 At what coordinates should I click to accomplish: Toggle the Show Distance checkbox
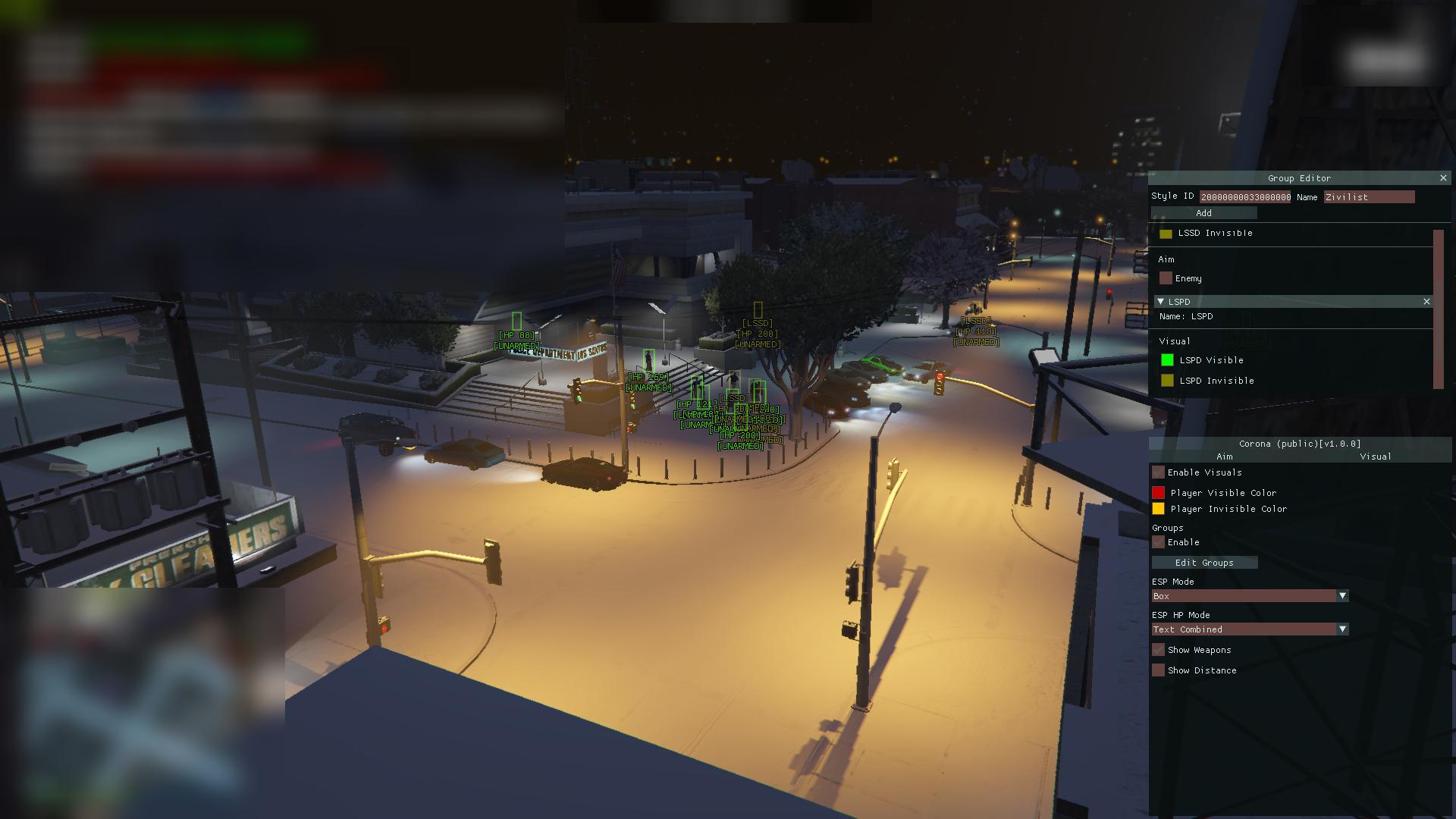[x=1158, y=670]
